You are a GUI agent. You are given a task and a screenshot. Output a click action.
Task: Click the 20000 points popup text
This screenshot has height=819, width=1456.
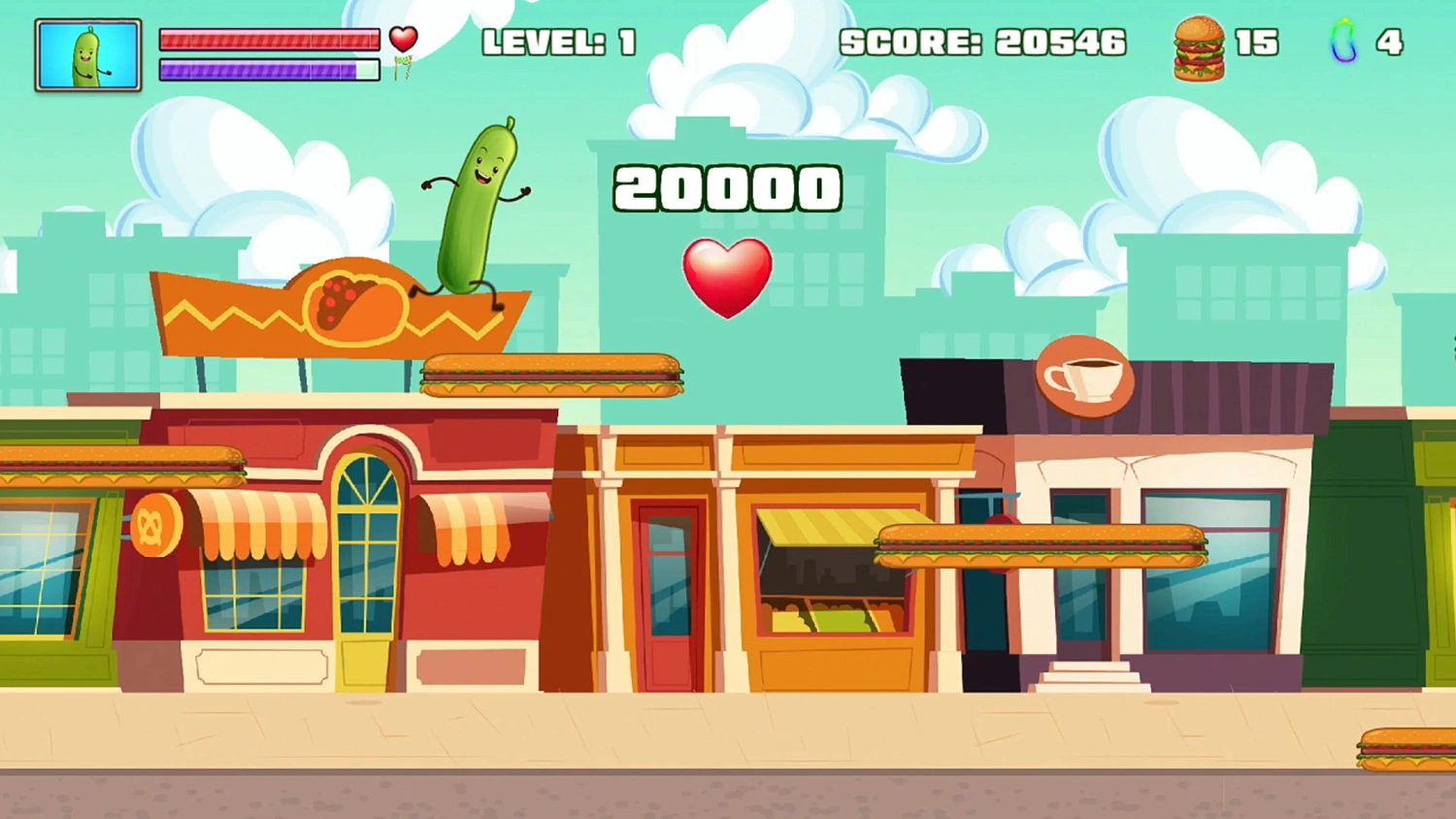tap(727, 187)
